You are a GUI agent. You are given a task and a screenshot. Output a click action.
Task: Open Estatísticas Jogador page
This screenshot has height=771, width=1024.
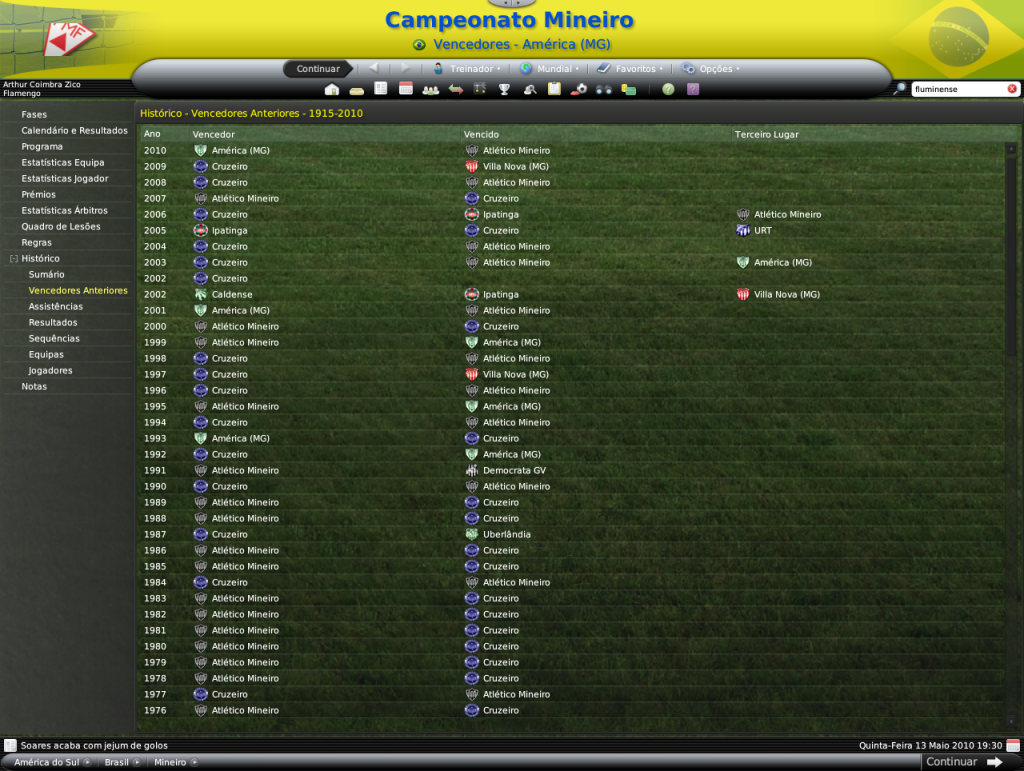click(x=65, y=179)
